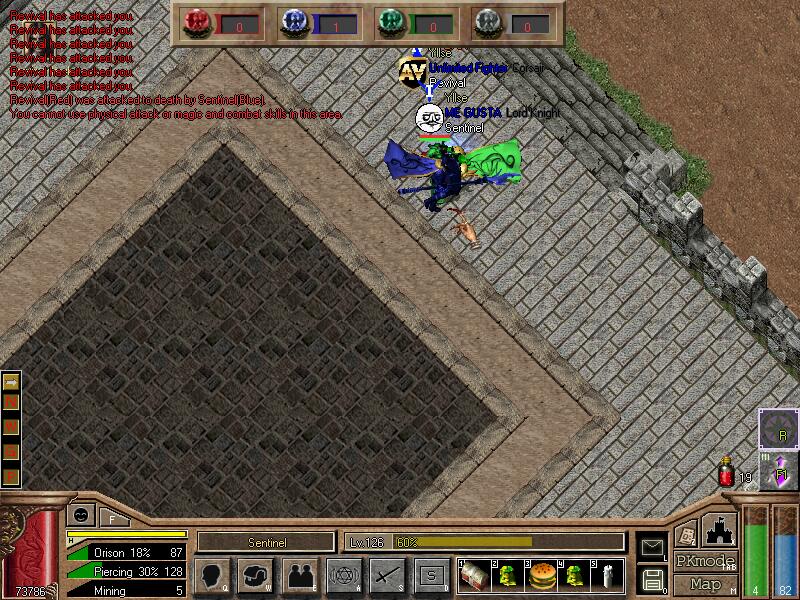Click the arrow button on the chat channel bar
This screenshot has height=600, width=800.
point(11,382)
